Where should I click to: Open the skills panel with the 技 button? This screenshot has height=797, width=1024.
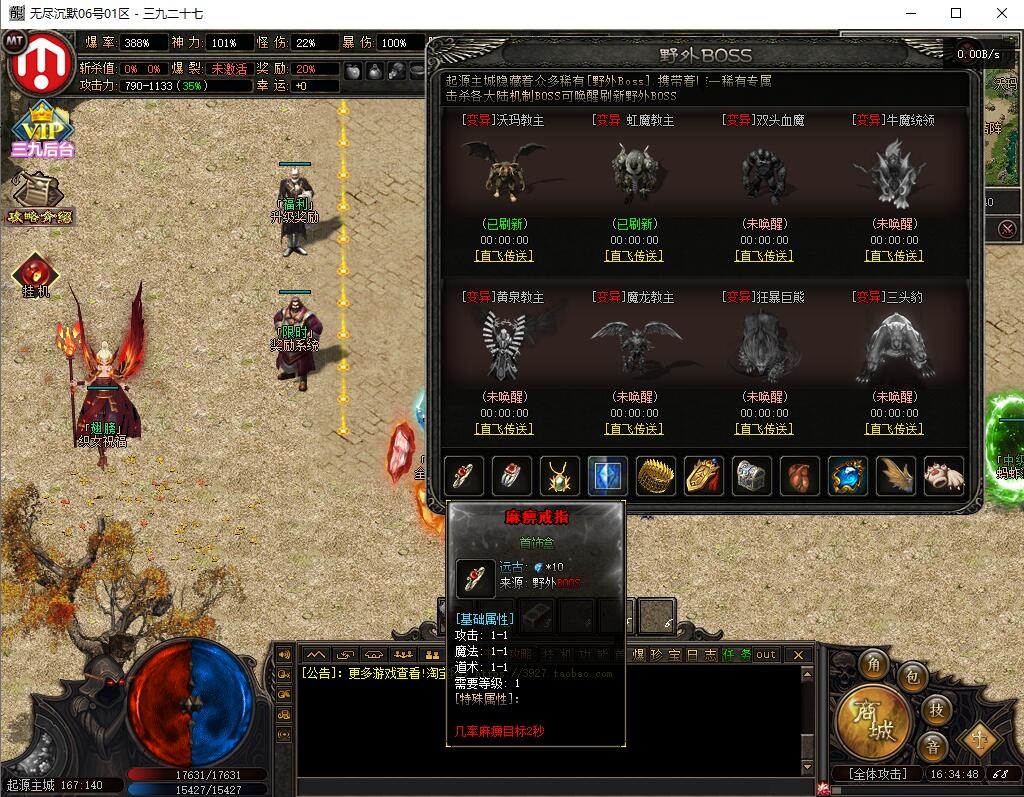(x=936, y=708)
